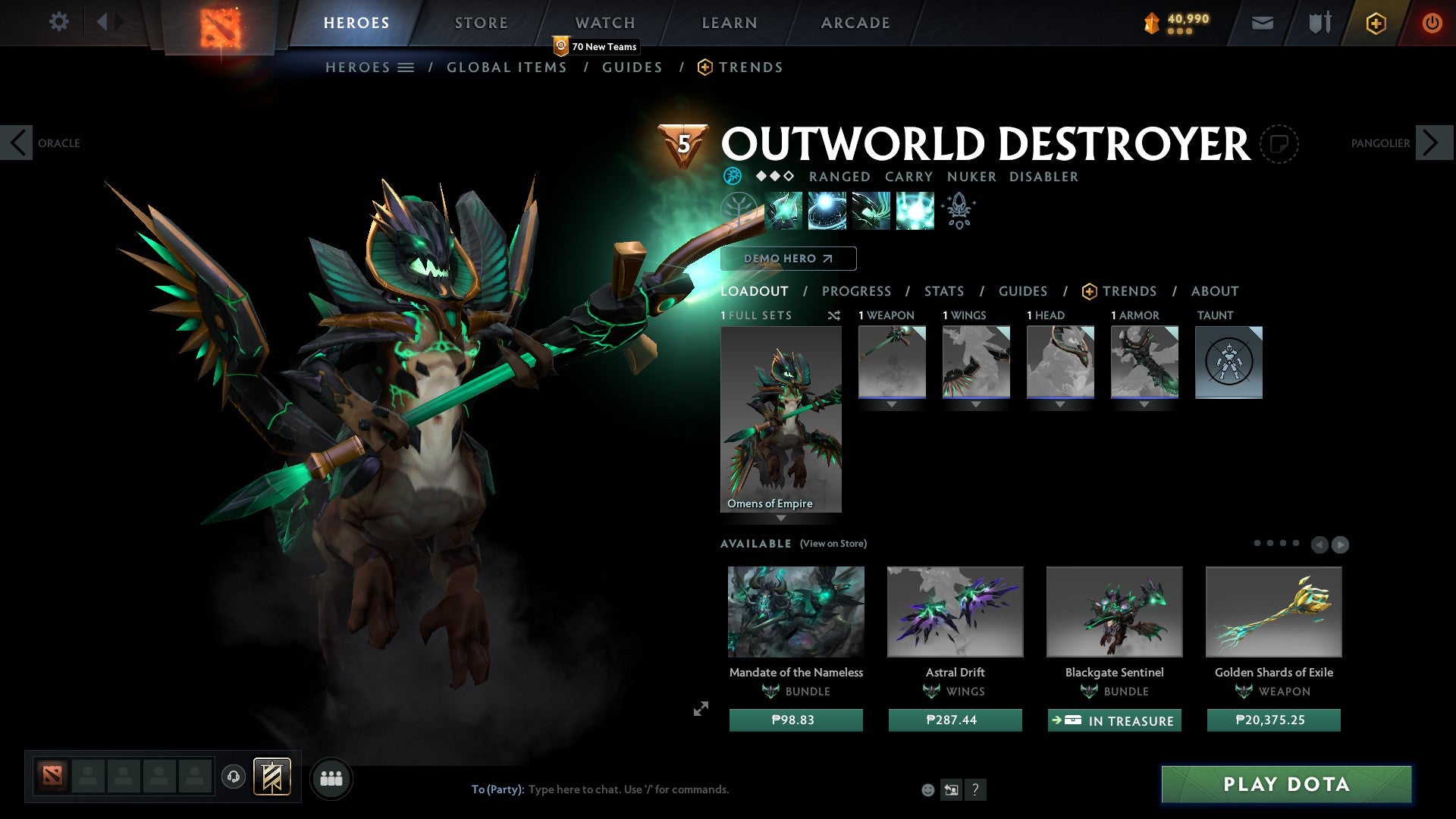The width and height of the screenshot is (1456, 819).
Task: Expand the Omens of Empire set dropdown
Action: coord(781,516)
